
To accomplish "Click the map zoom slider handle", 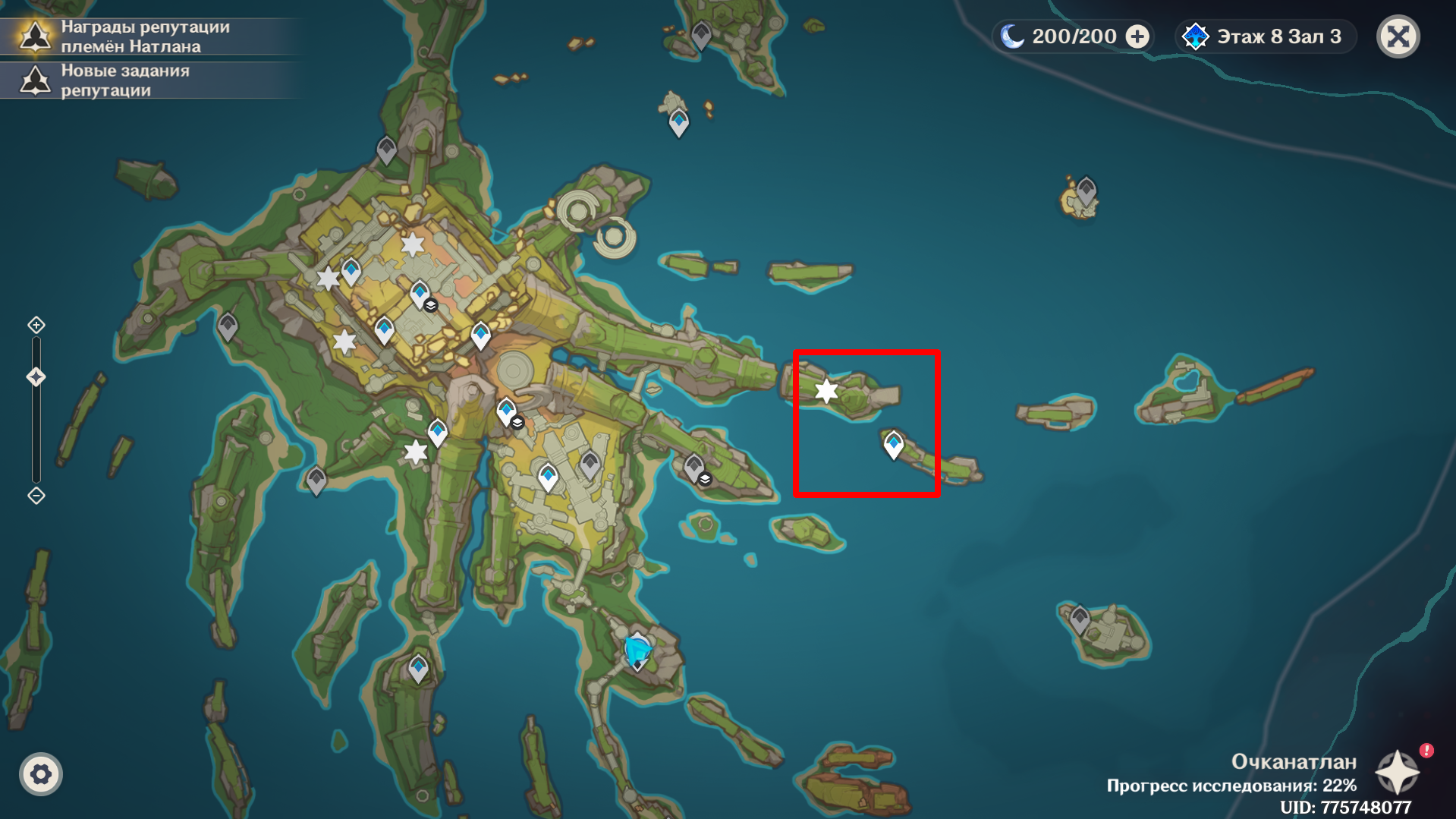I will pyautogui.click(x=36, y=377).
